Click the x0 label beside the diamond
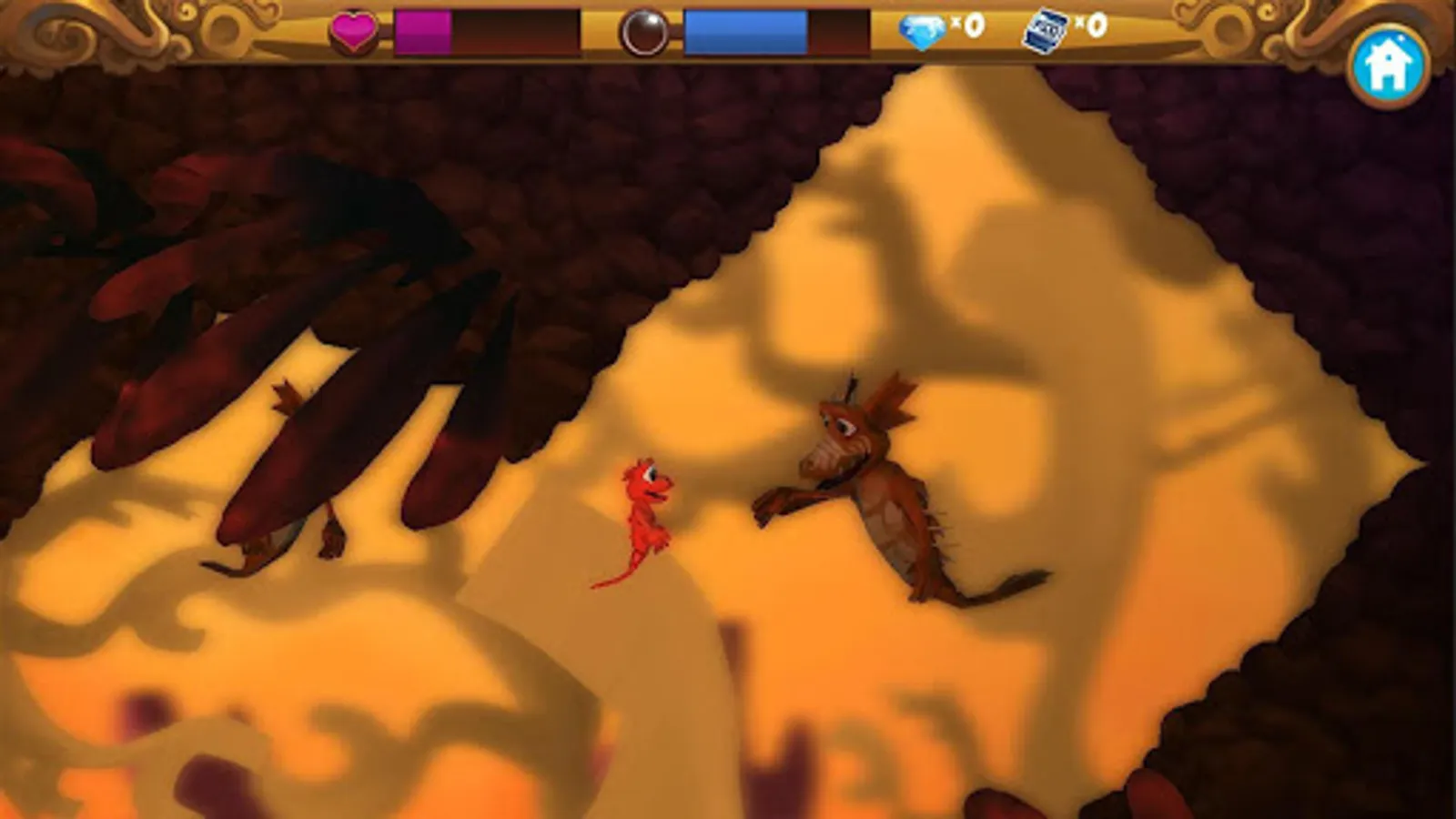Screen dimensions: 1456x819 pyautogui.click(x=967, y=26)
